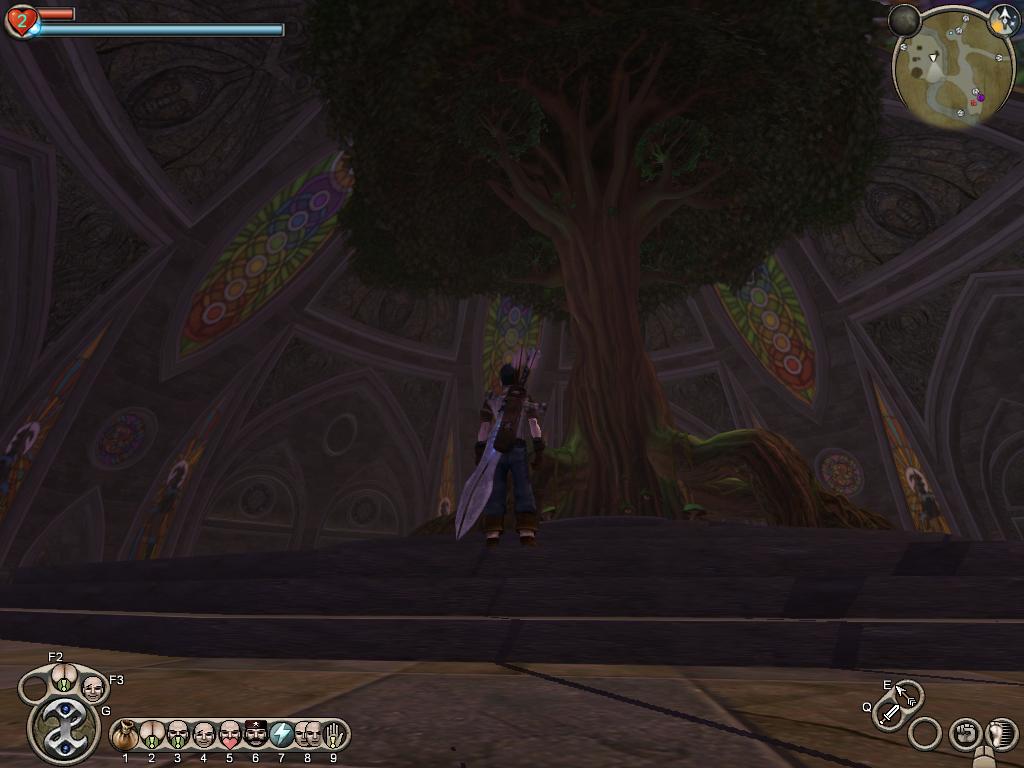Open the circular minimap
Screen dimensions: 1024x768
pos(945,68)
